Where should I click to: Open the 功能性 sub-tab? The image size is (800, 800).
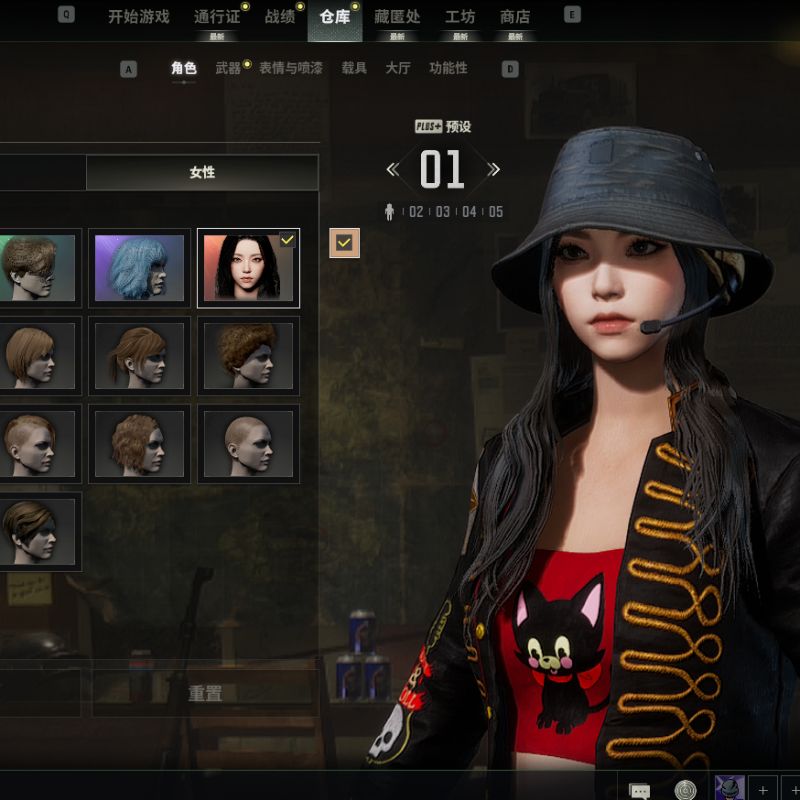(x=448, y=69)
